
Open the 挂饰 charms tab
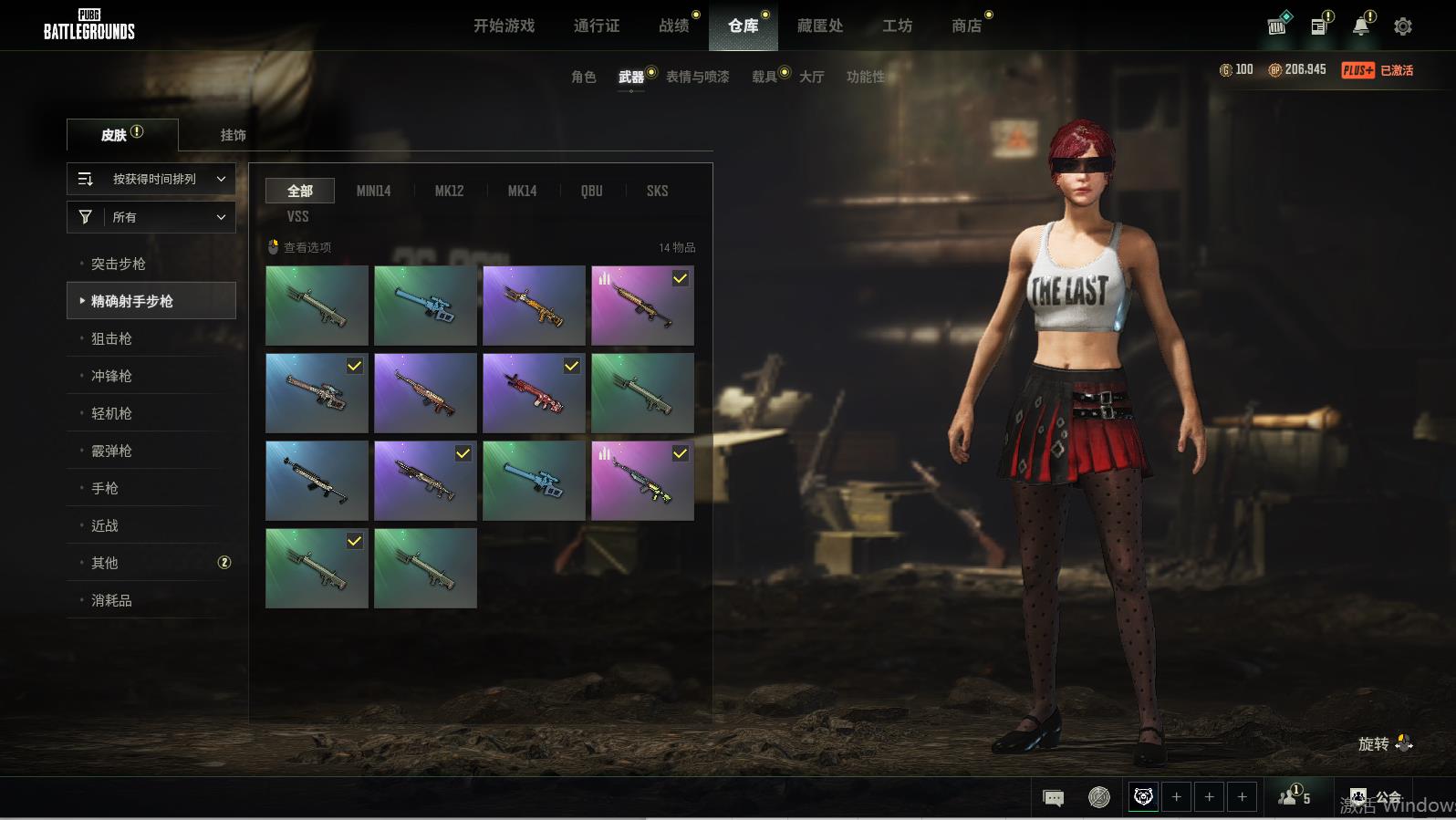pyautogui.click(x=233, y=135)
